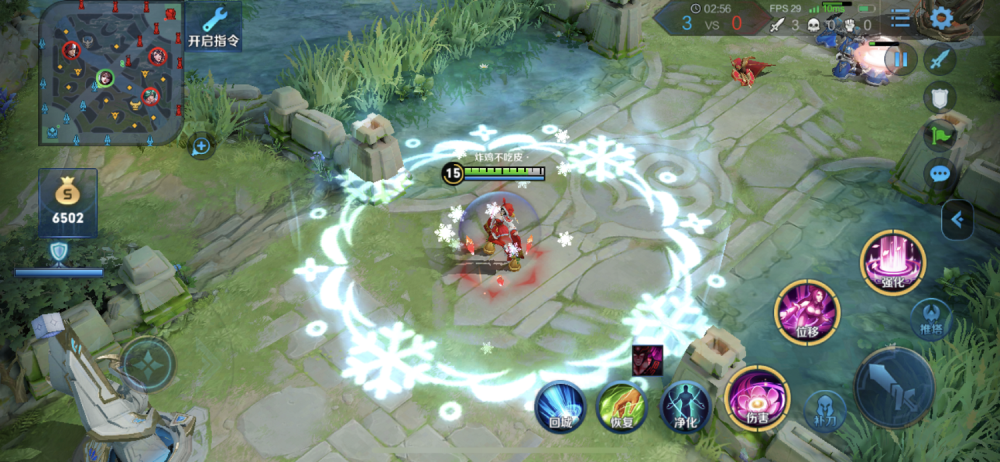Send the green flag signal
1000x462 pixels.
[940, 135]
